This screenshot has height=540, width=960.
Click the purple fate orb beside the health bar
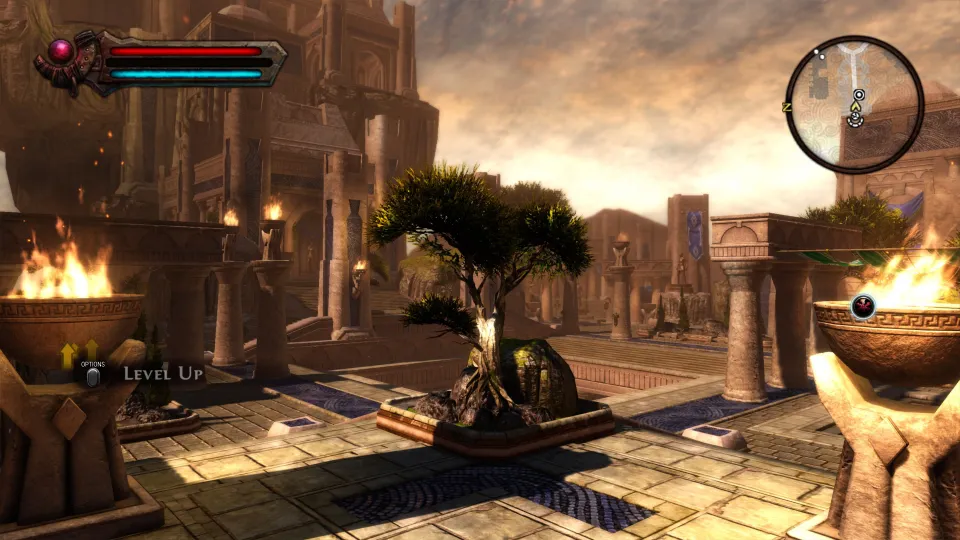pos(62,49)
